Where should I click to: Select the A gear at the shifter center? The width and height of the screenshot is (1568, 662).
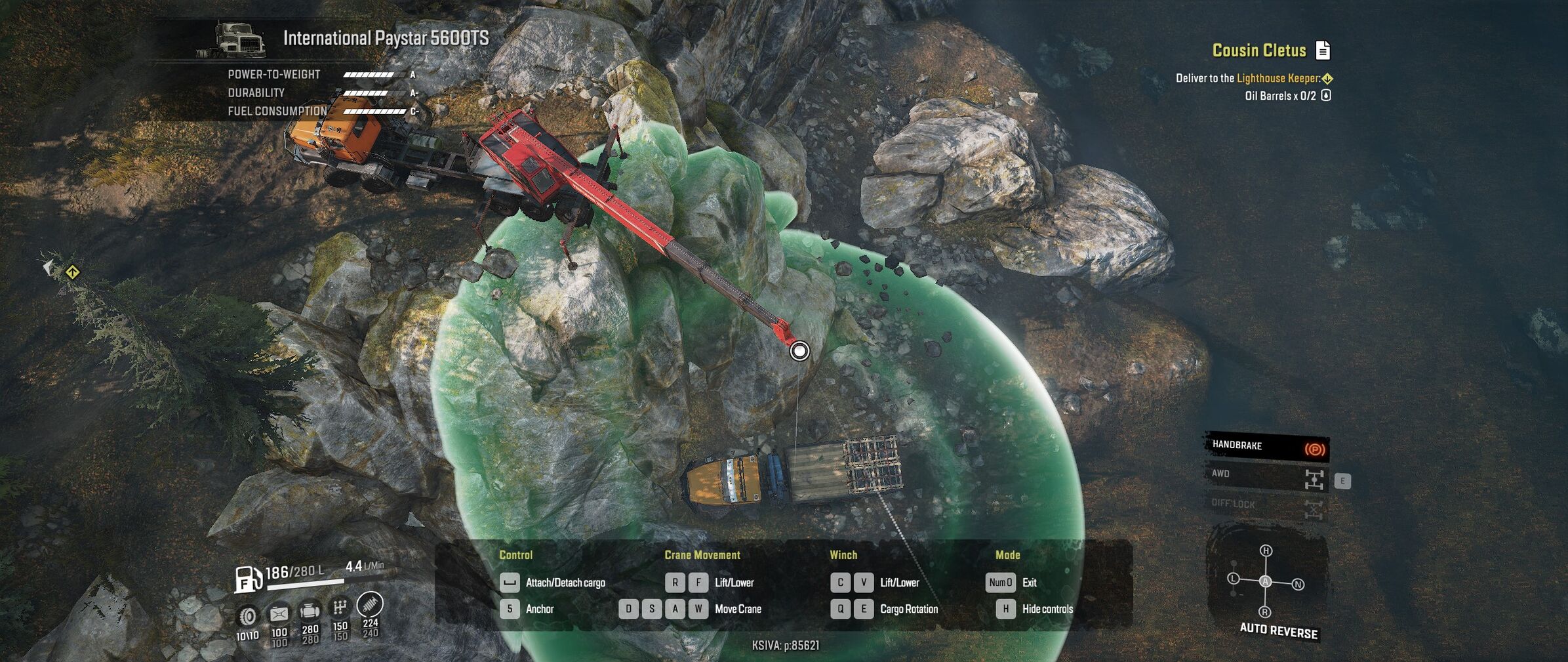pyautogui.click(x=1265, y=581)
